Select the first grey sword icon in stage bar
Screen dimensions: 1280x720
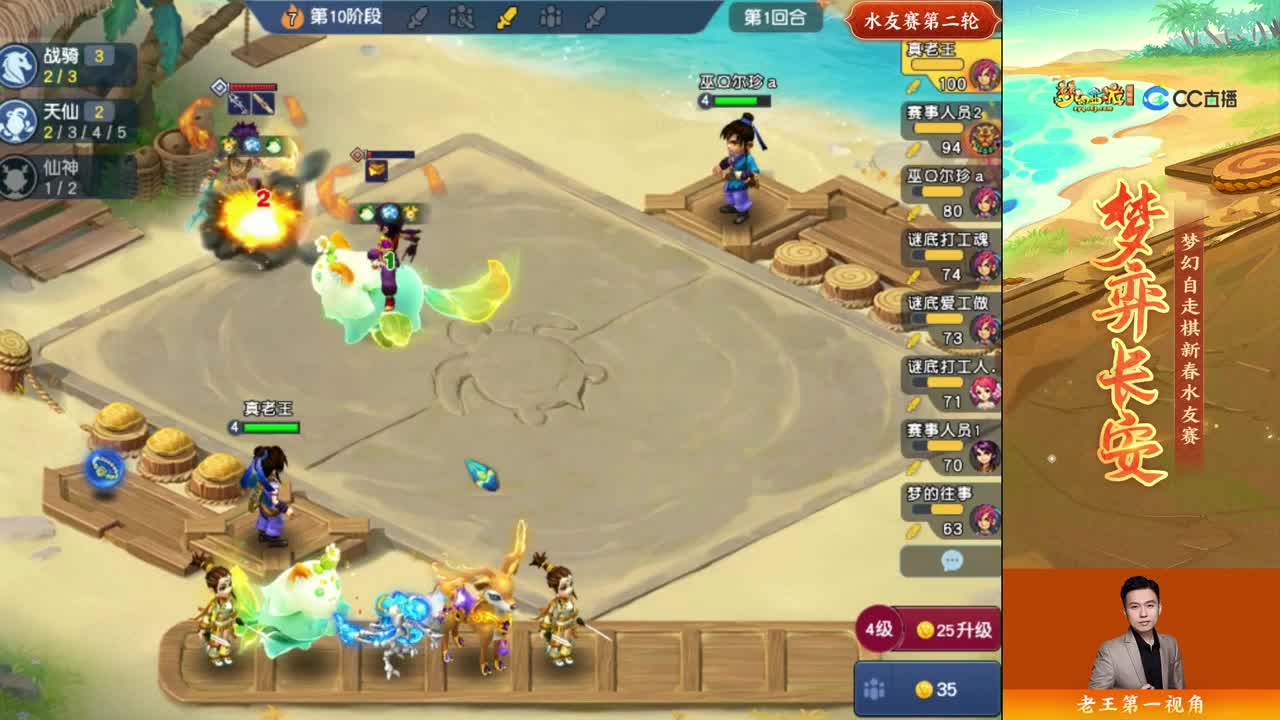[x=418, y=17]
